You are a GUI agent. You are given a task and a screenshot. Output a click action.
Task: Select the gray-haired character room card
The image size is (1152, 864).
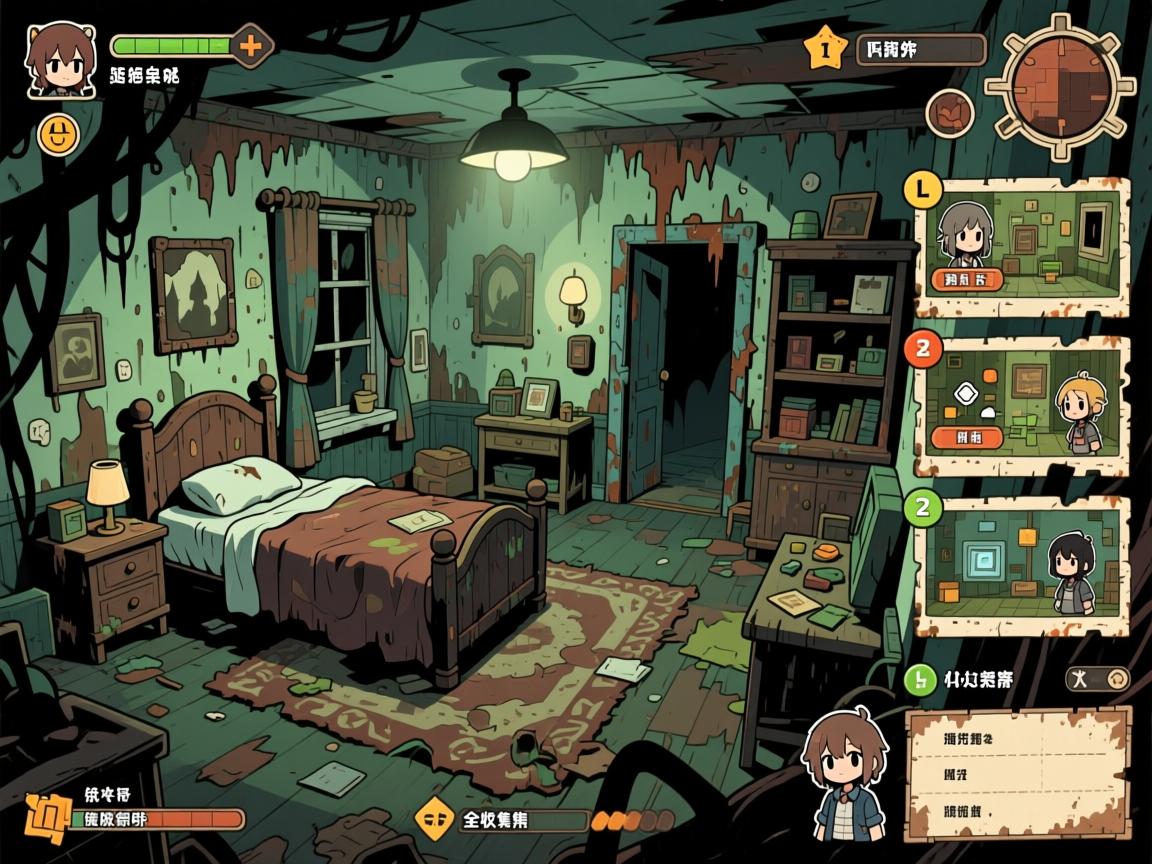[x=1022, y=247]
